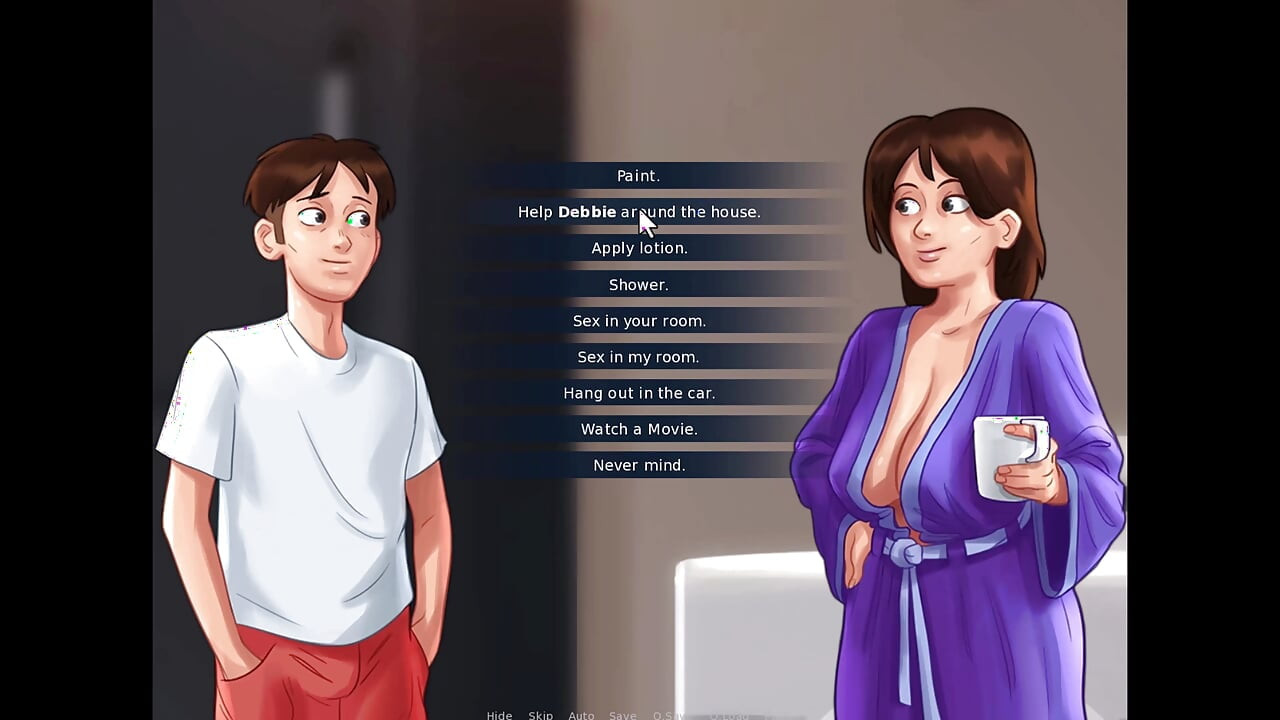Screen dimensions: 1280x720
Task: Open the Save screen
Action: (622, 715)
